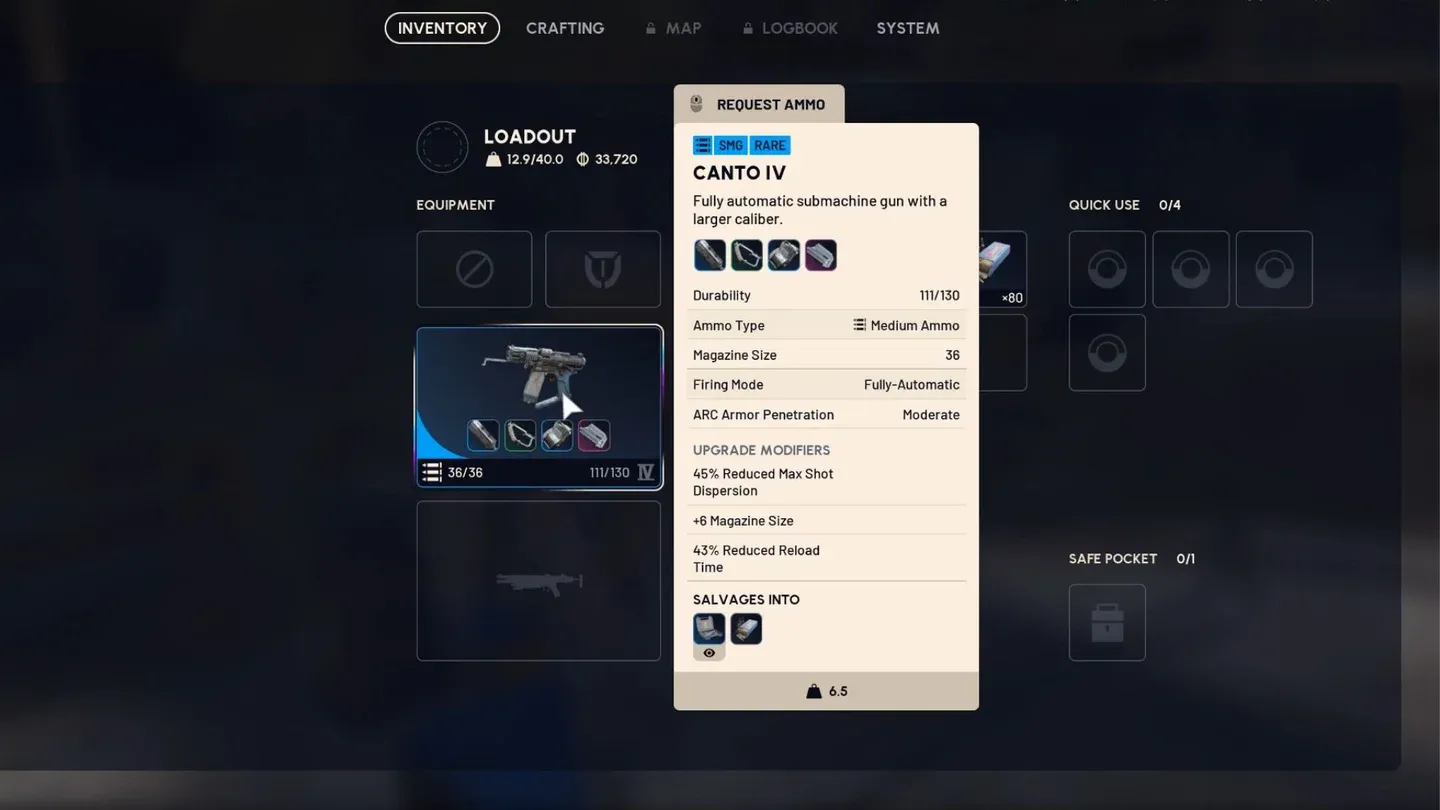Open the SYSTEM menu
This screenshot has height=810, width=1440.
point(907,28)
